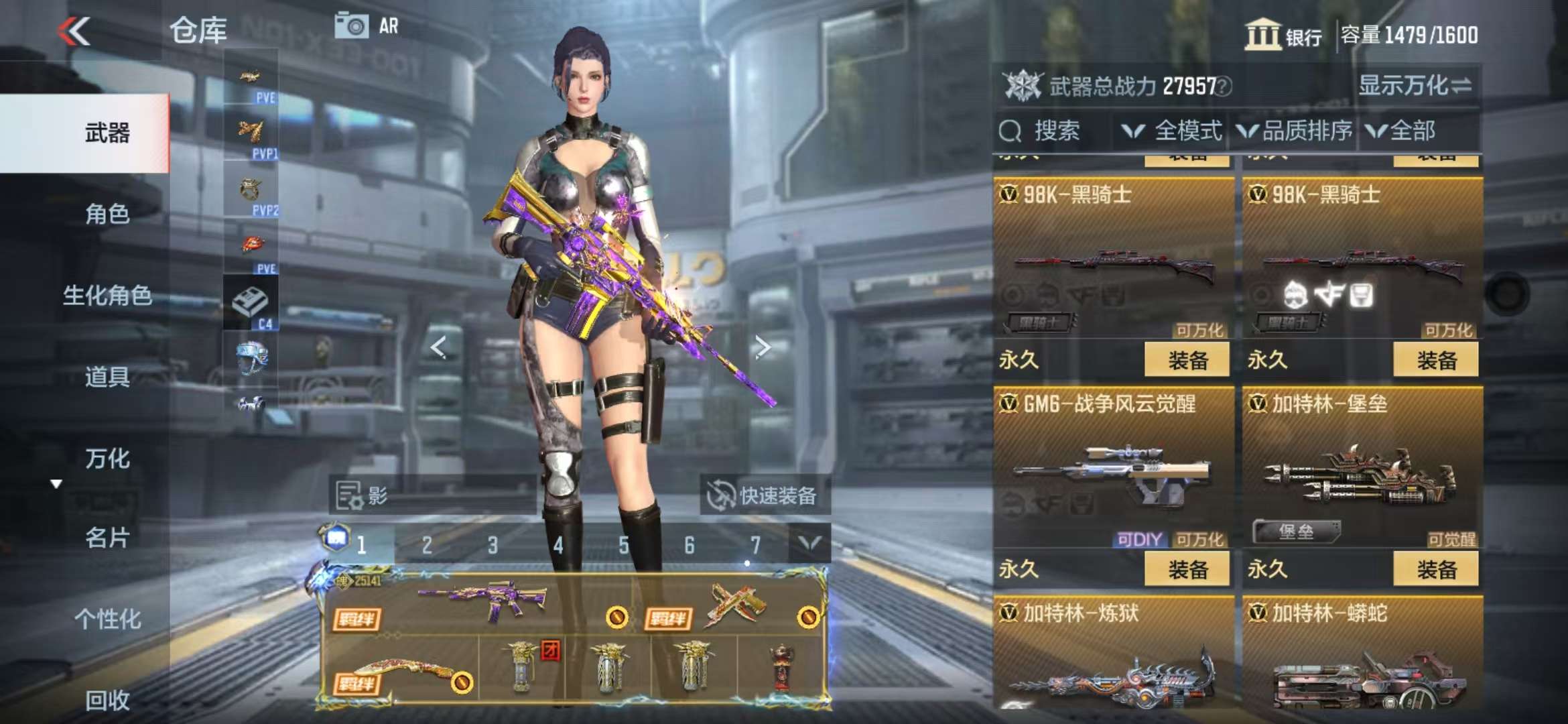Screen dimensions: 1568x724
Task: Equip the GM6-战争风云觉醒 sniper rifle
Action: click(x=1187, y=570)
